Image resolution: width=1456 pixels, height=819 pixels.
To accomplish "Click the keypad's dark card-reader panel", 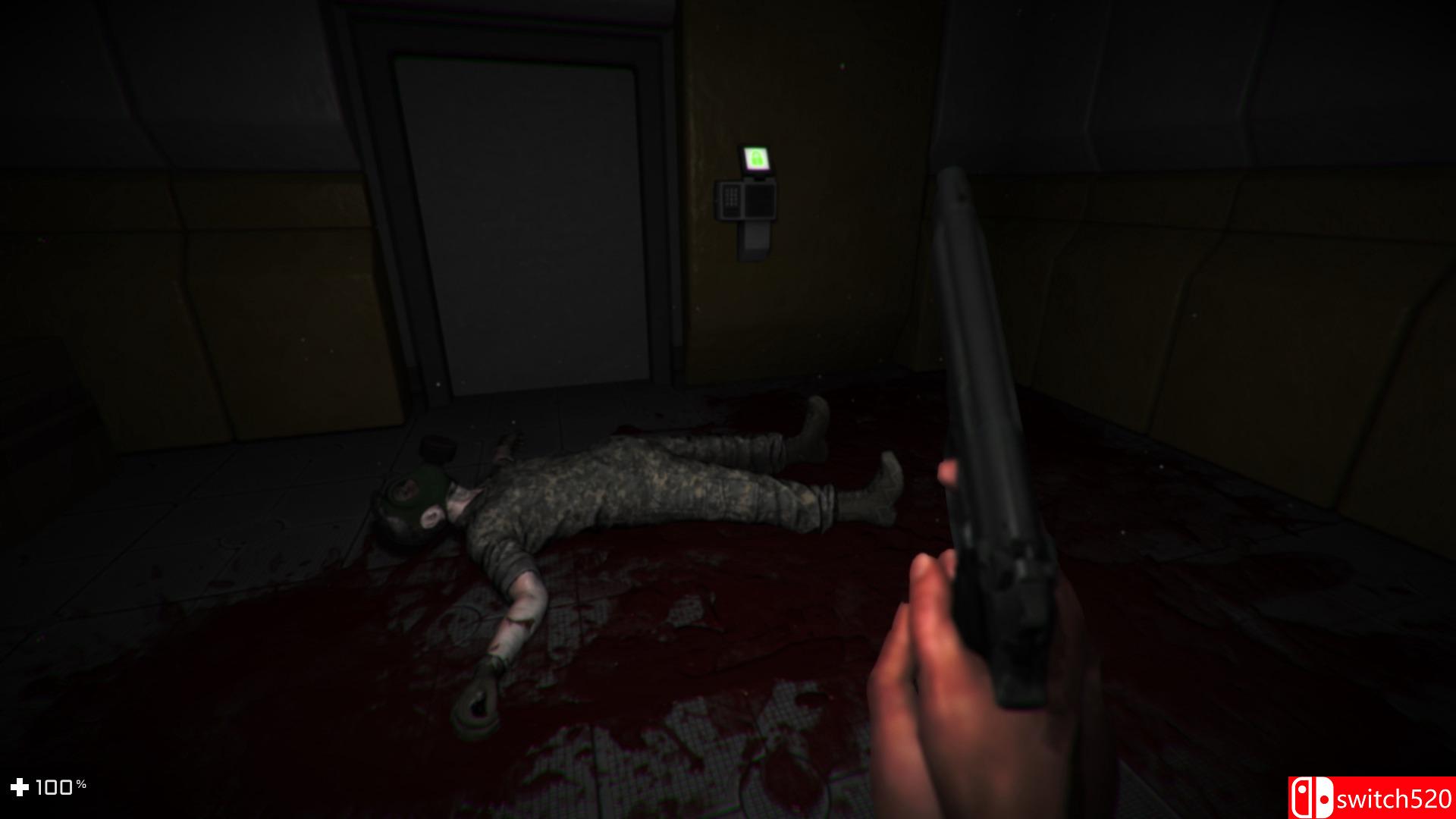I will (x=758, y=199).
